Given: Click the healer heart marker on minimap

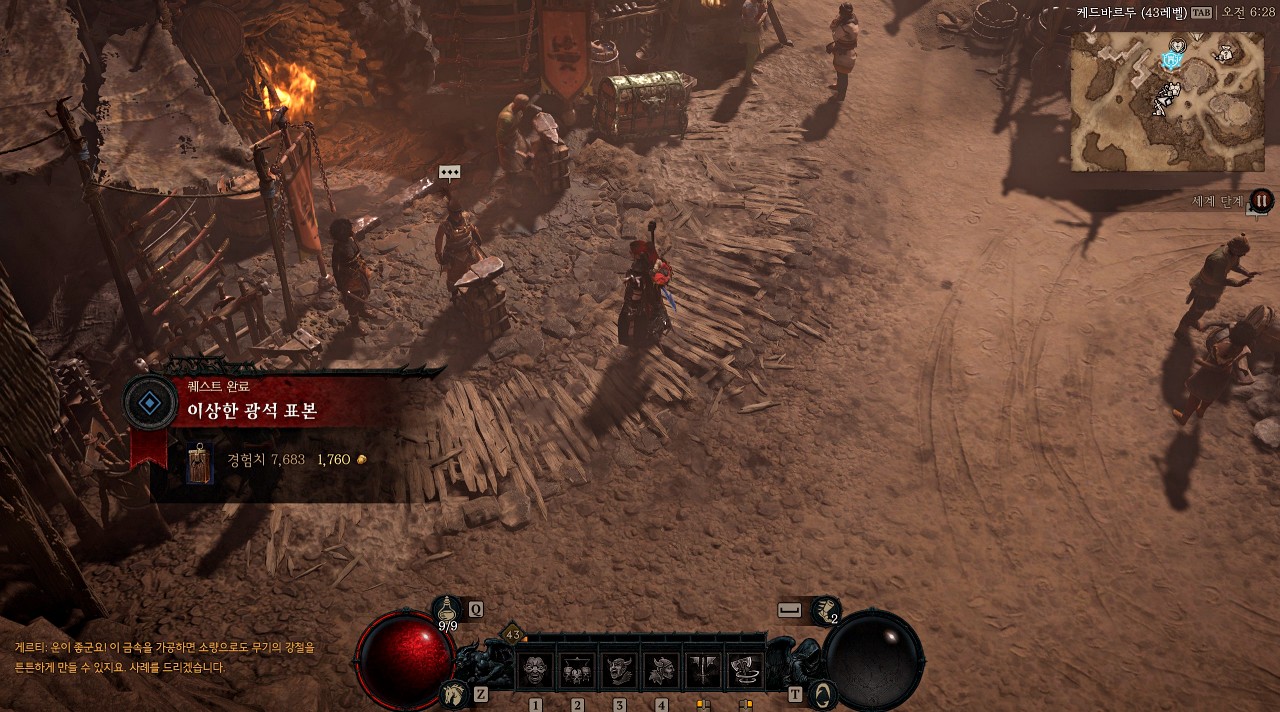Looking at the screenshot, I should tap(1179, 44).
